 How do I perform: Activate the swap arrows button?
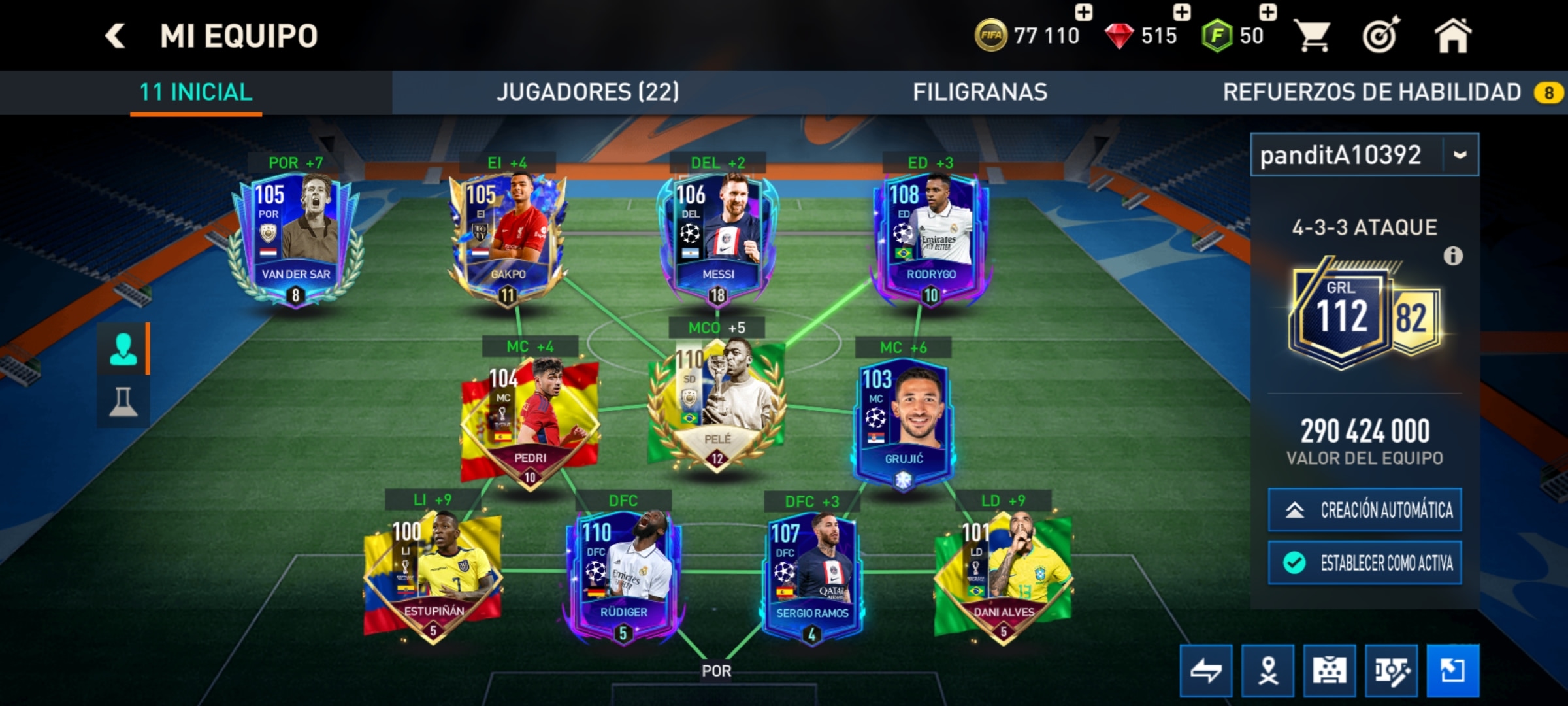[1206, 671]
